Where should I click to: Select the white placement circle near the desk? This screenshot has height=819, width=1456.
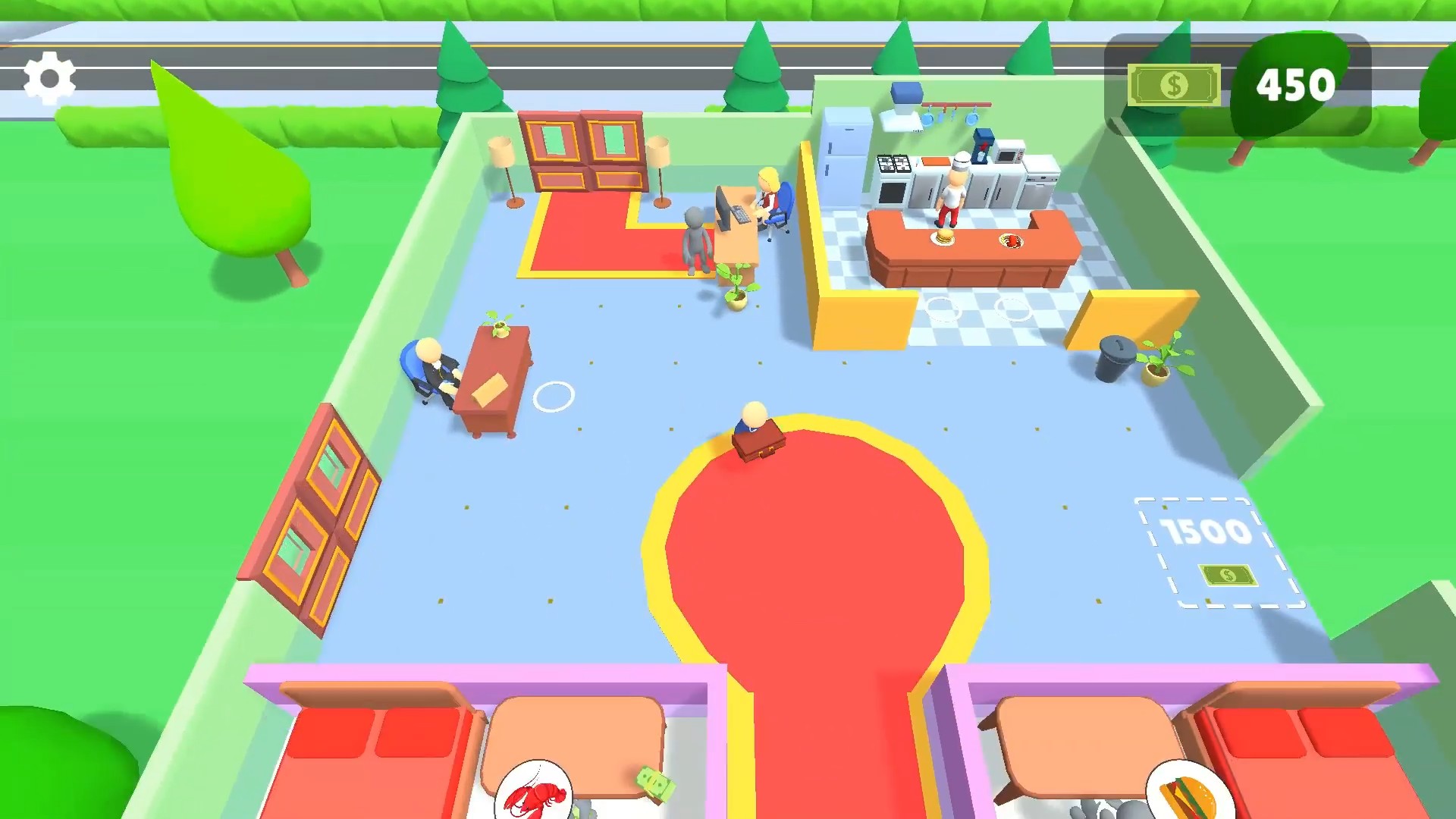pos(556,395)
